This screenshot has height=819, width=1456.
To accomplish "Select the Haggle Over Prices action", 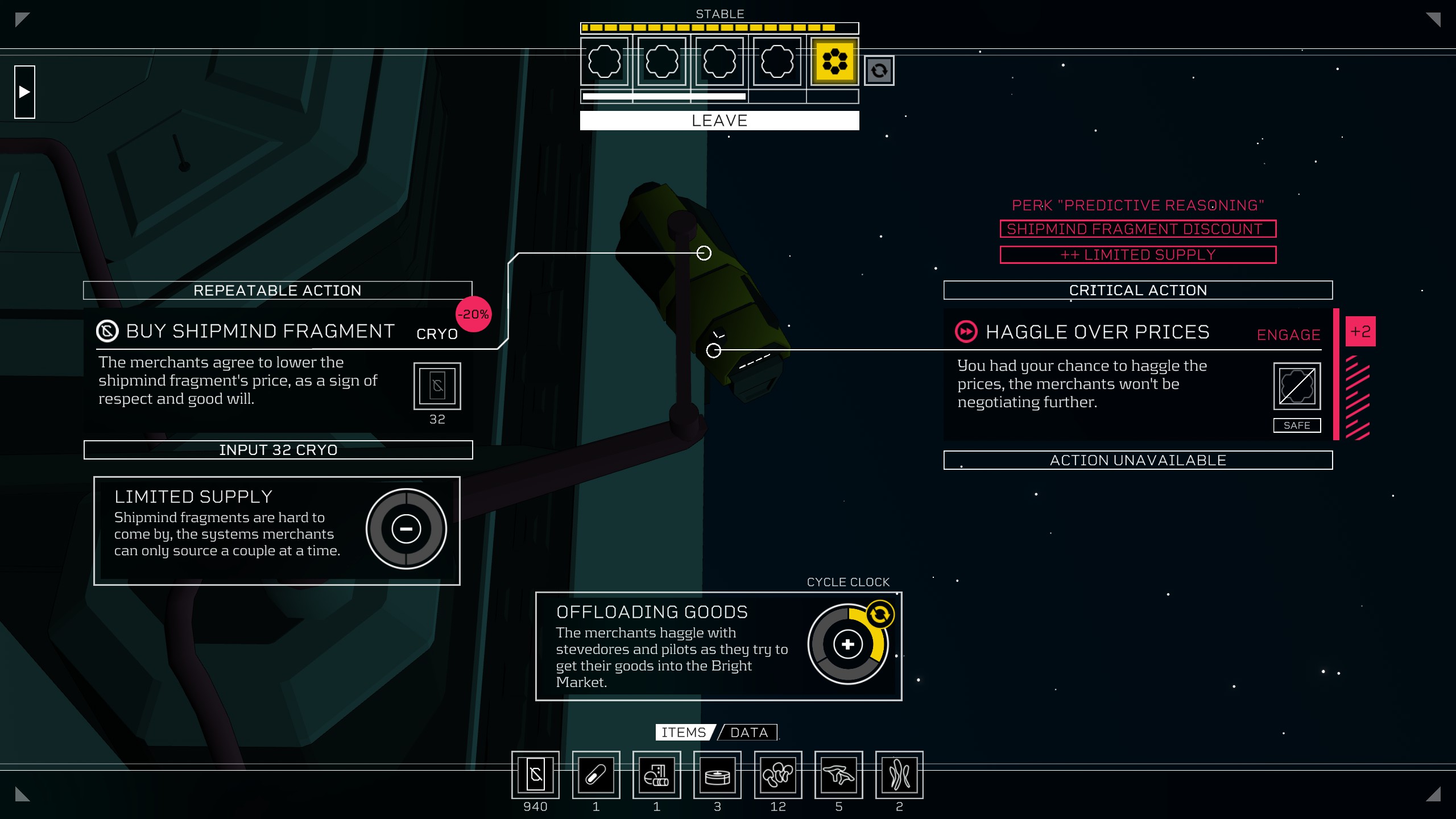I will point(1097,333).
